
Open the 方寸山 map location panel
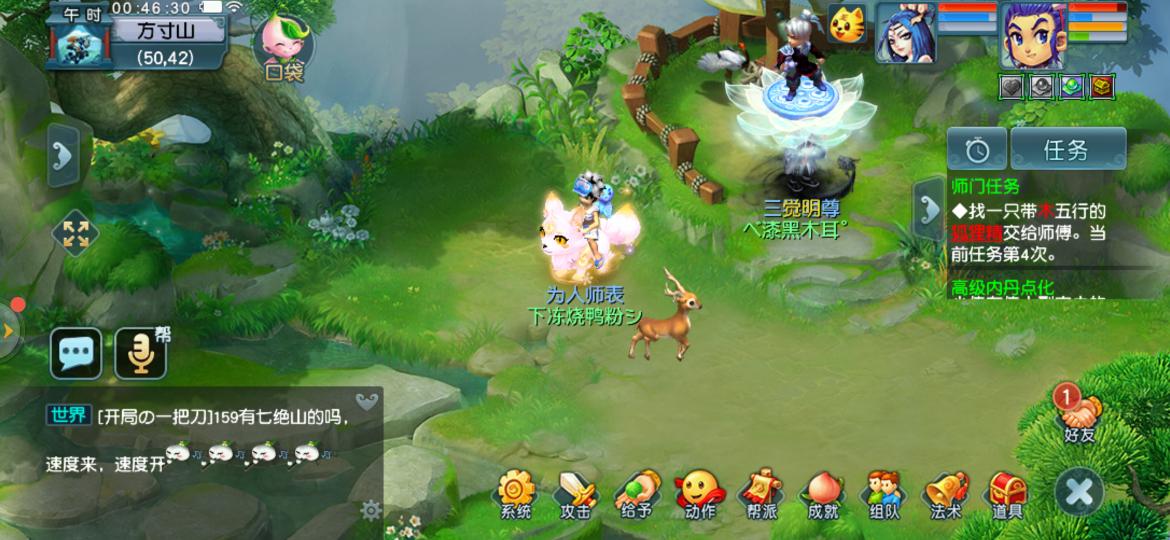tap(165, 31)
